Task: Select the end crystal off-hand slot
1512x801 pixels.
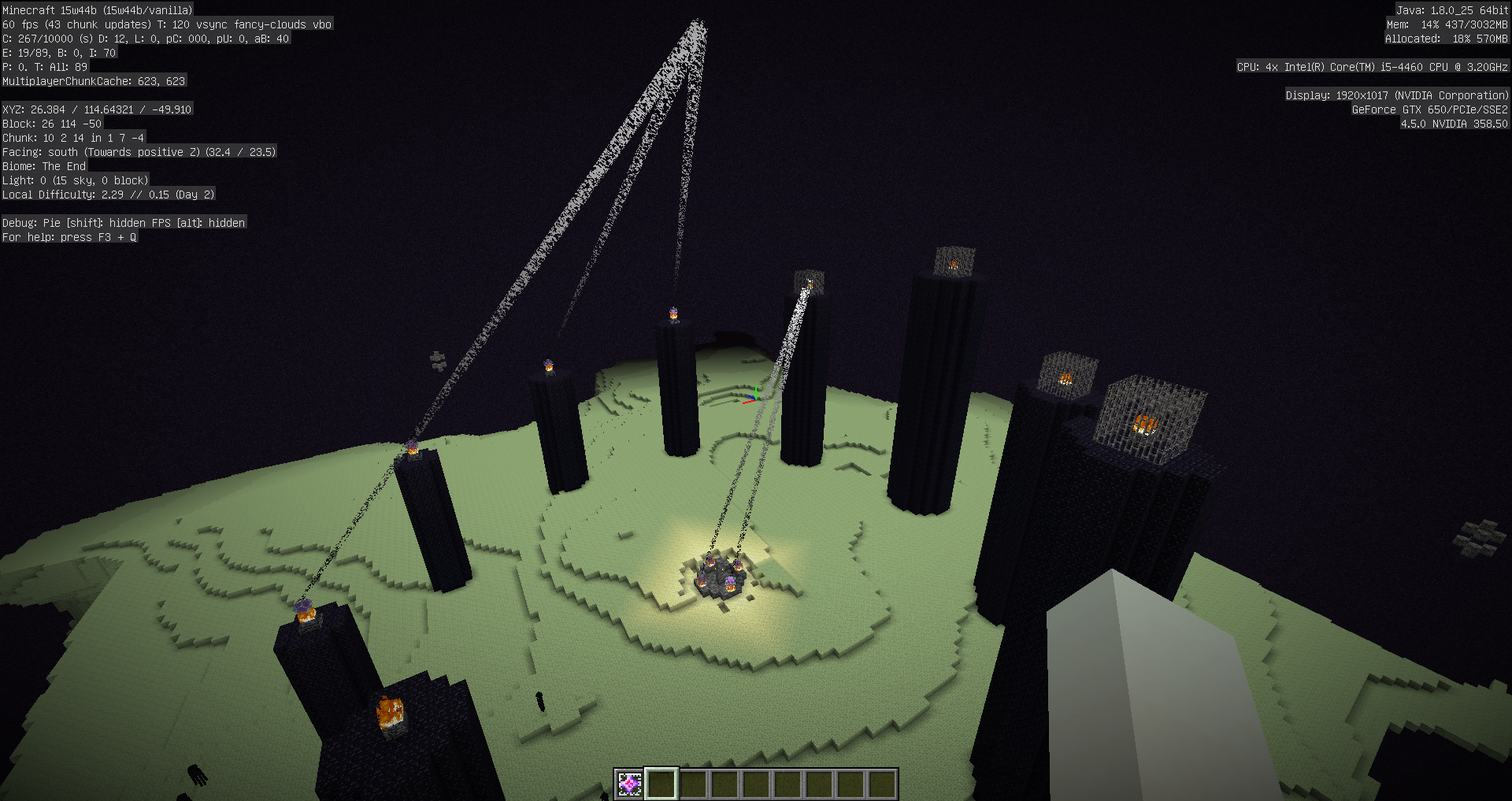Action: pyautogui.click(x=629, y=784)
